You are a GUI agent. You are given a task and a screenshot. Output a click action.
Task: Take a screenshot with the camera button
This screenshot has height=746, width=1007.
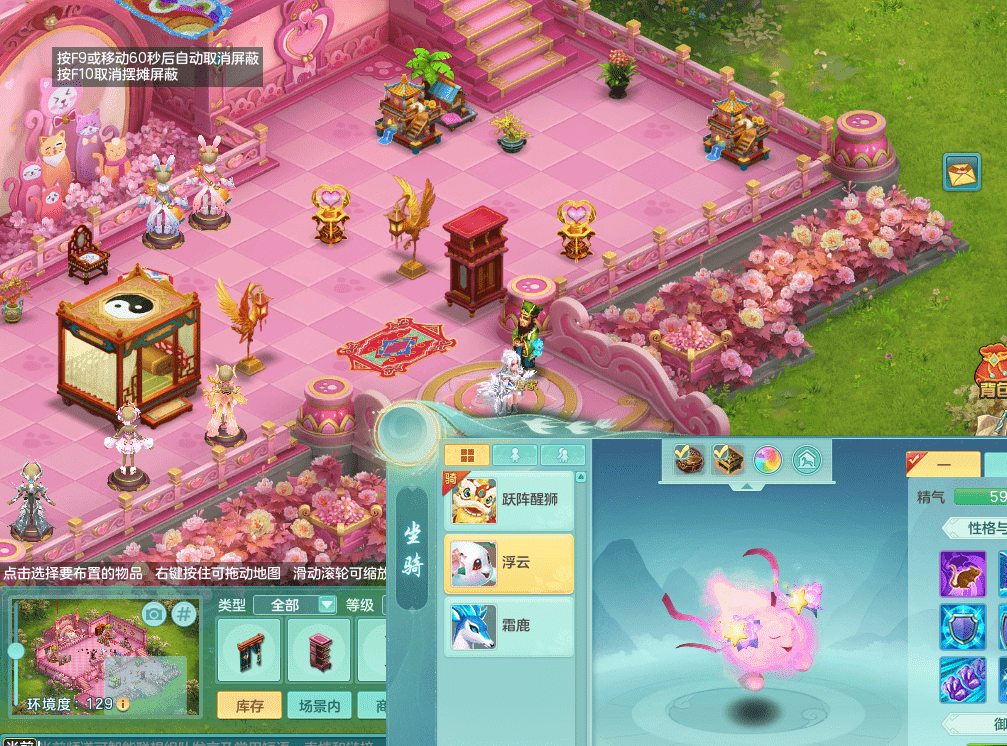click(x=153, y=614)
